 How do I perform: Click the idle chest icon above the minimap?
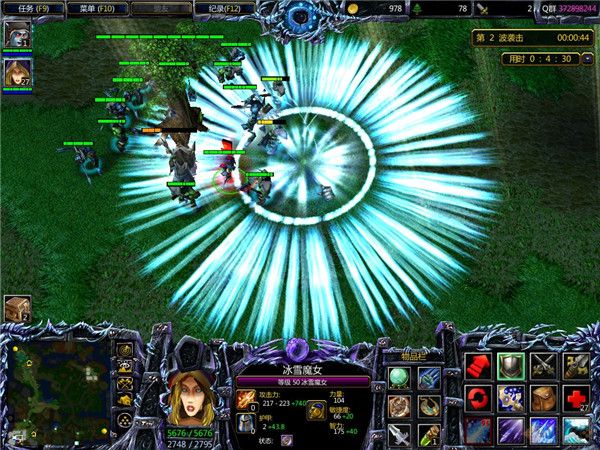click(x=16, y=309)
